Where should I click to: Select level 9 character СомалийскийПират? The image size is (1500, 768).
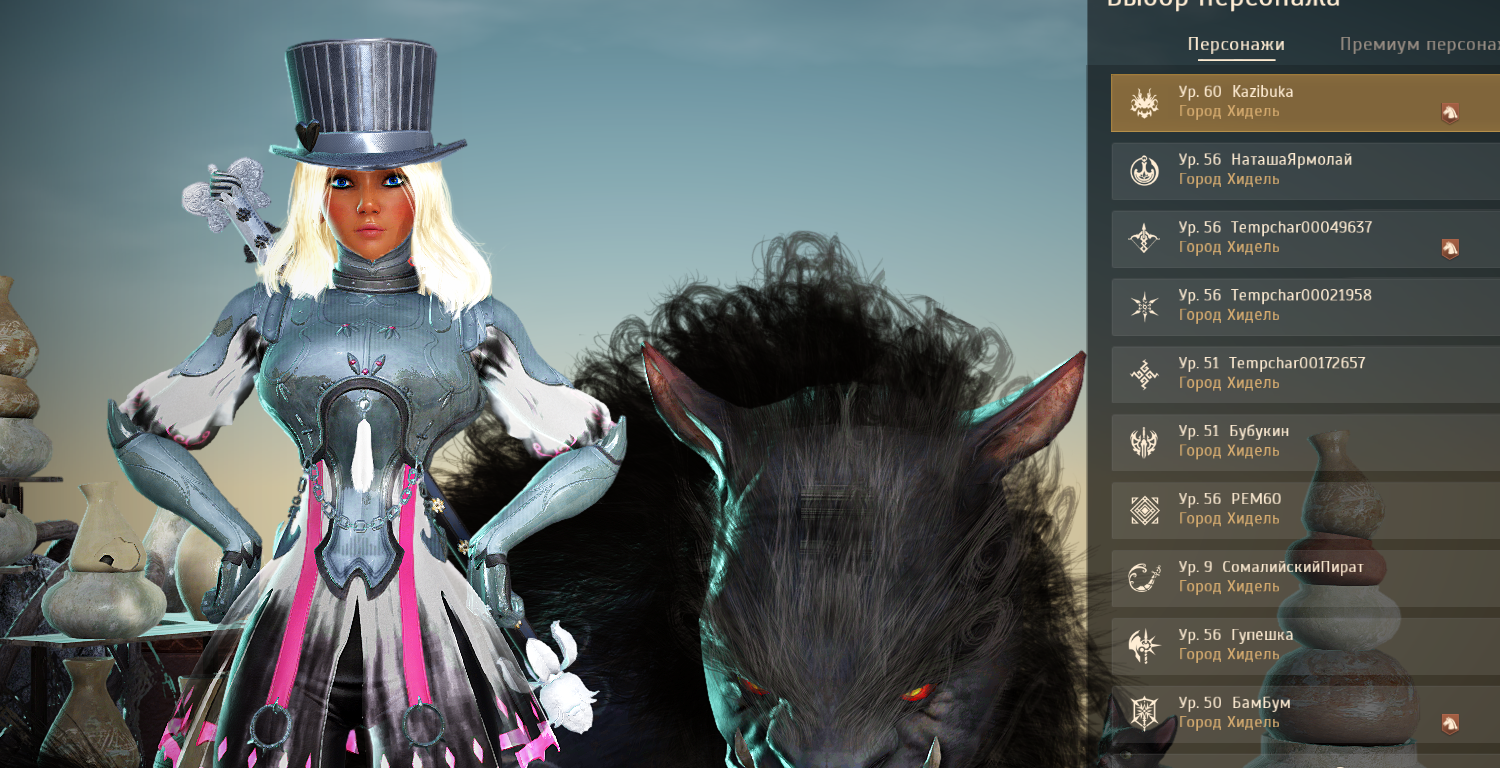(1290, 577)
